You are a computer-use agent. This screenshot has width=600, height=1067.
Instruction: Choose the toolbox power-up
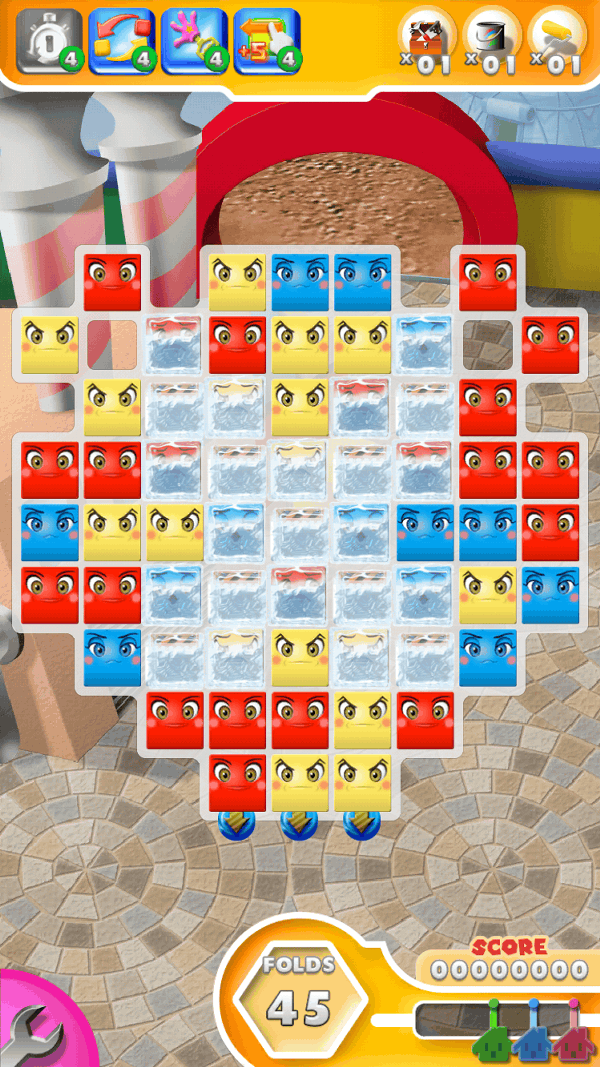pos(429,39)
